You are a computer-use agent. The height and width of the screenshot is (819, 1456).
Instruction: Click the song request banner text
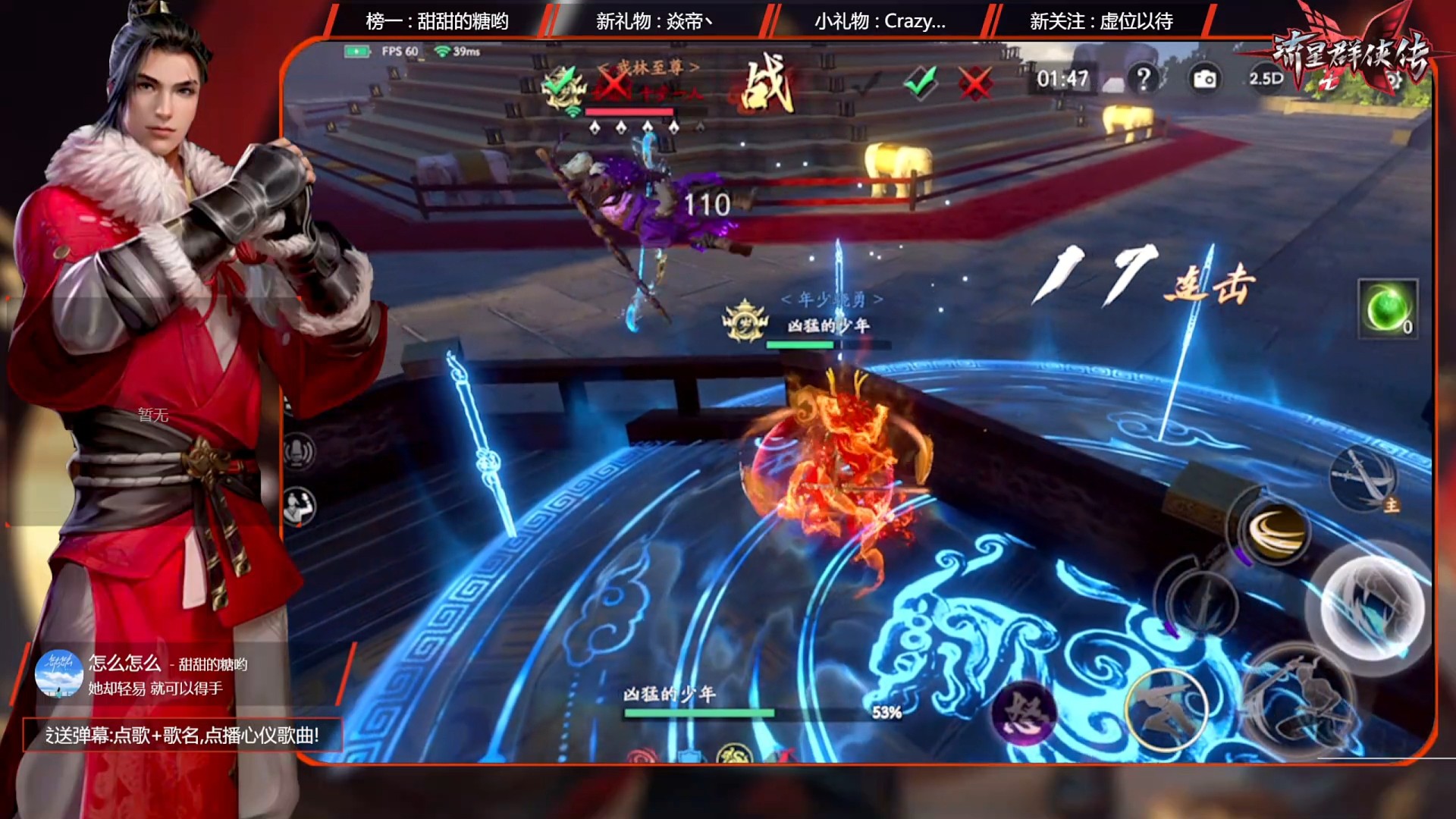182,735
